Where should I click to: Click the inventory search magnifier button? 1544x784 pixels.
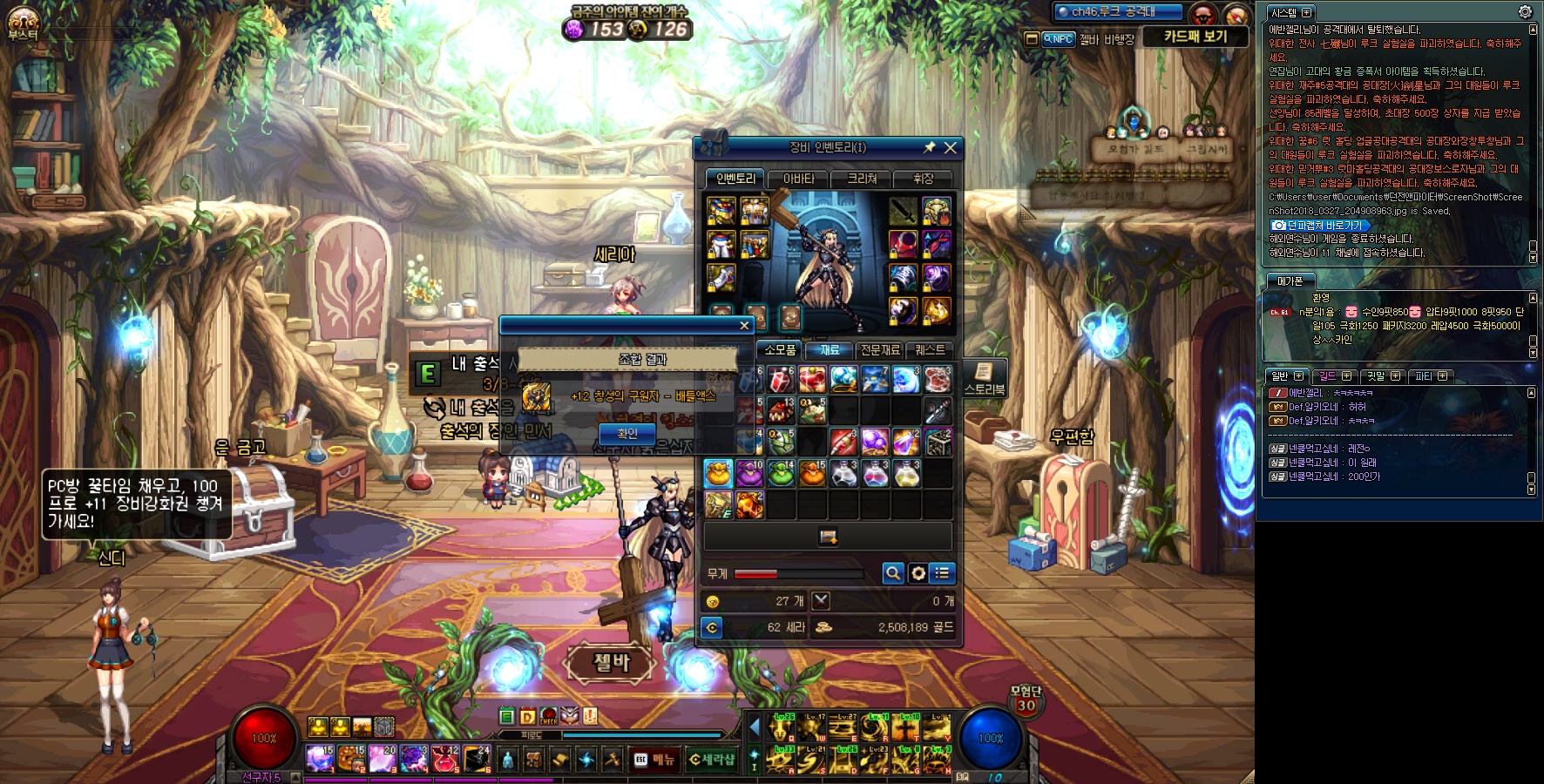(892, 573)
